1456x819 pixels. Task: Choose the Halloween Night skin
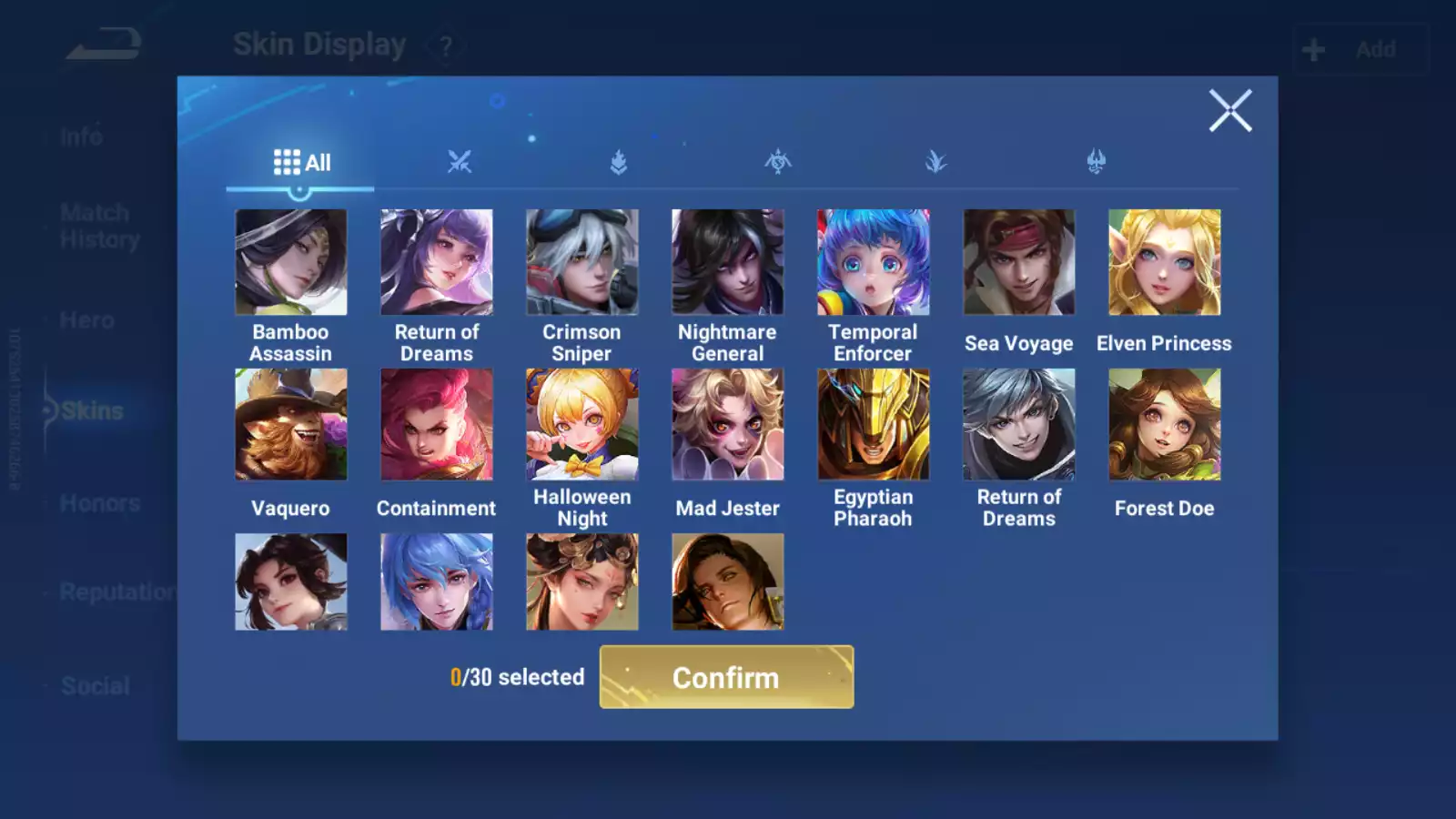581,424
